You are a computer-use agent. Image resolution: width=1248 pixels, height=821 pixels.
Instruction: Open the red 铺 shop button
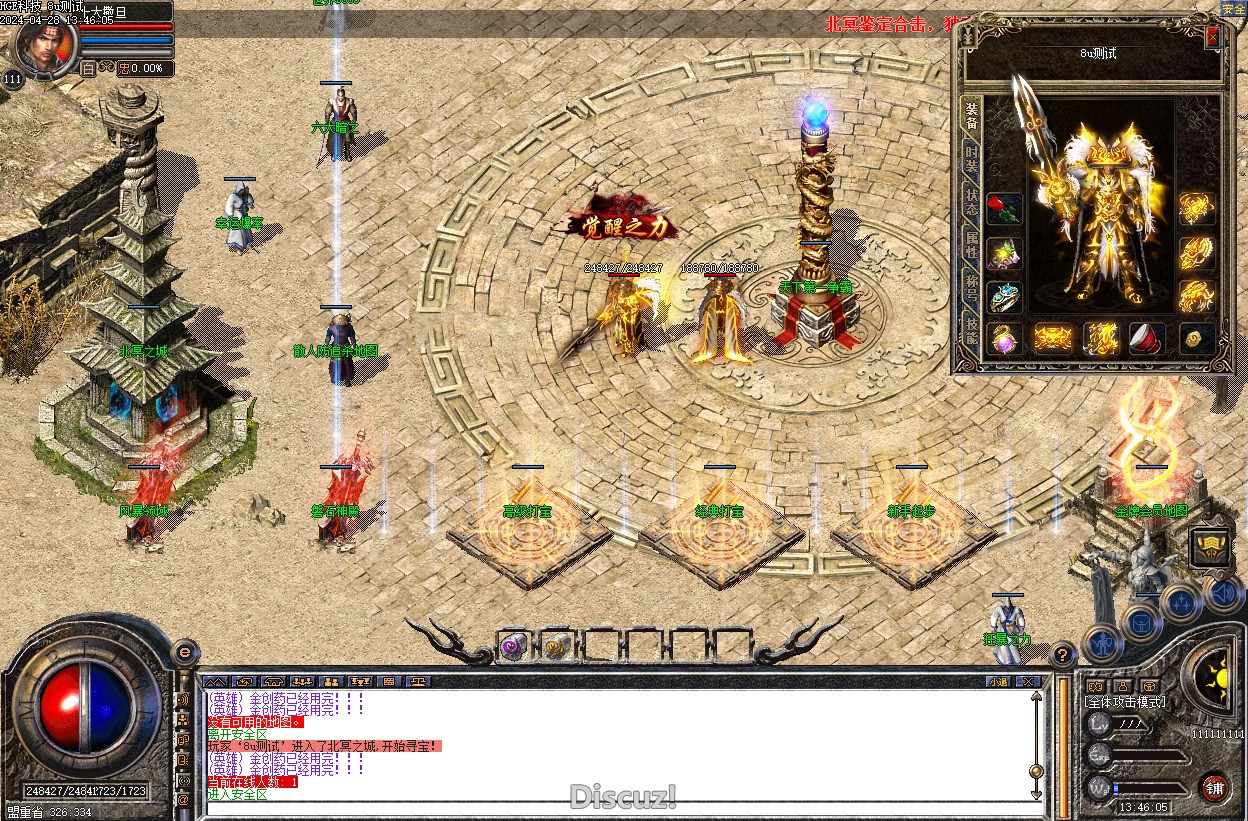tap(1215, 787)
